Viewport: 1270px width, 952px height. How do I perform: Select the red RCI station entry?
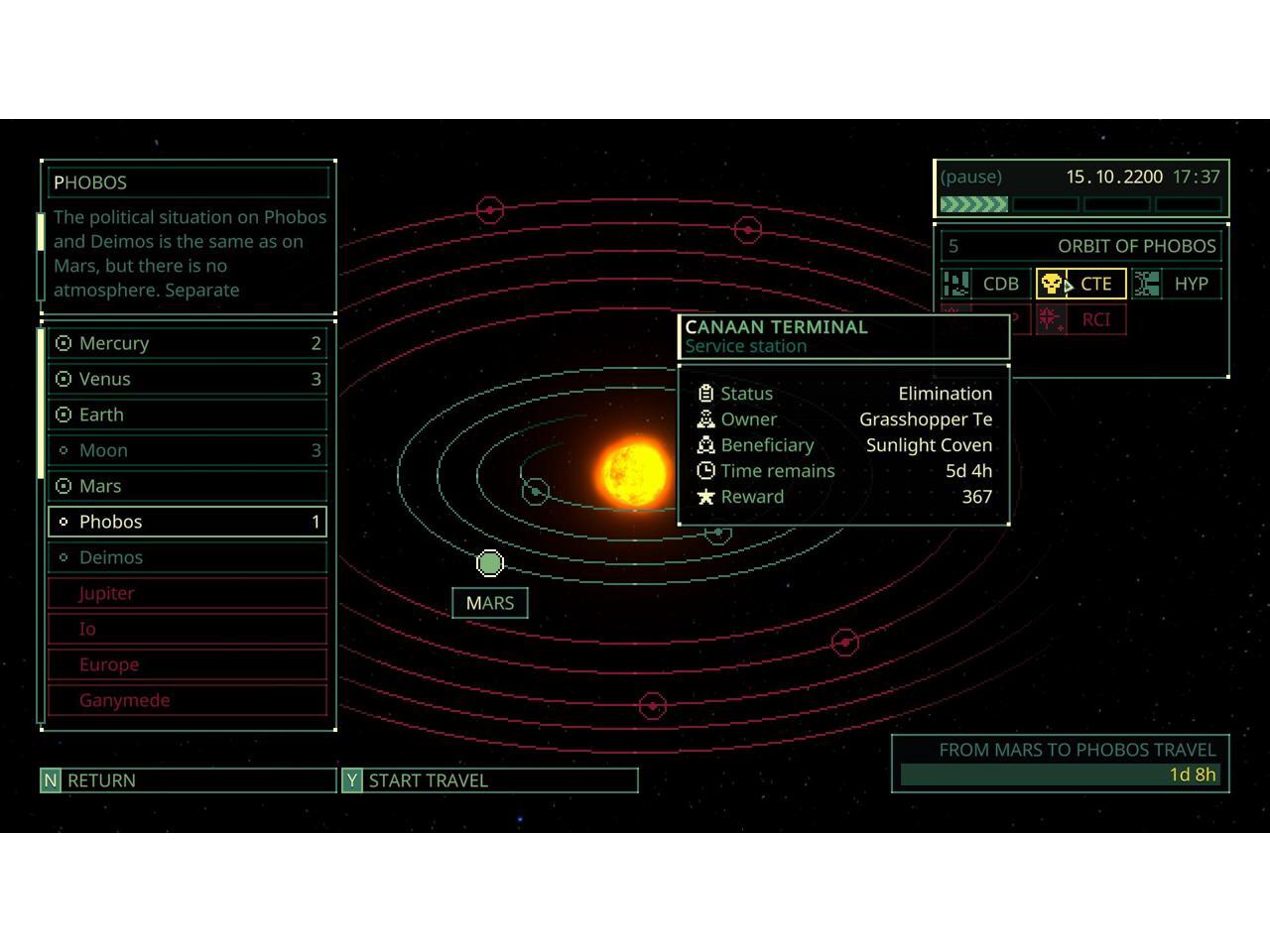tap(1080, 319)
